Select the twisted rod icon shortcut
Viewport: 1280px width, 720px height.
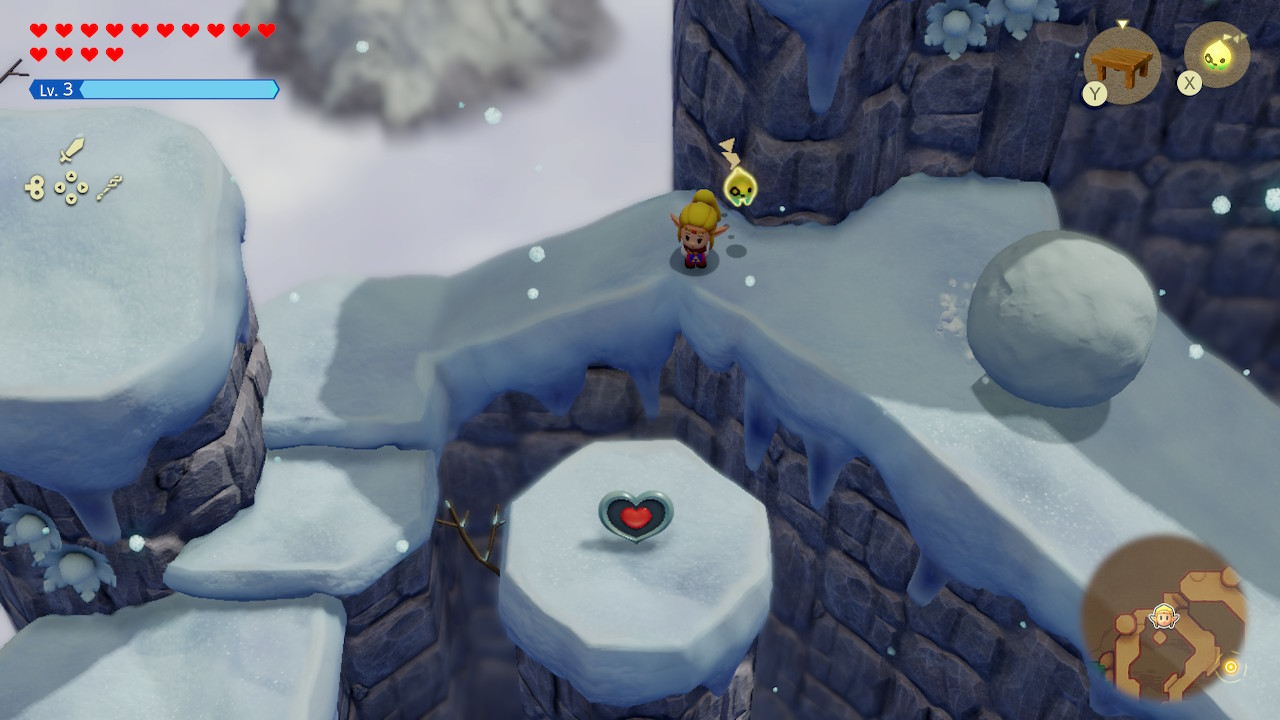(x=110, y=187)
